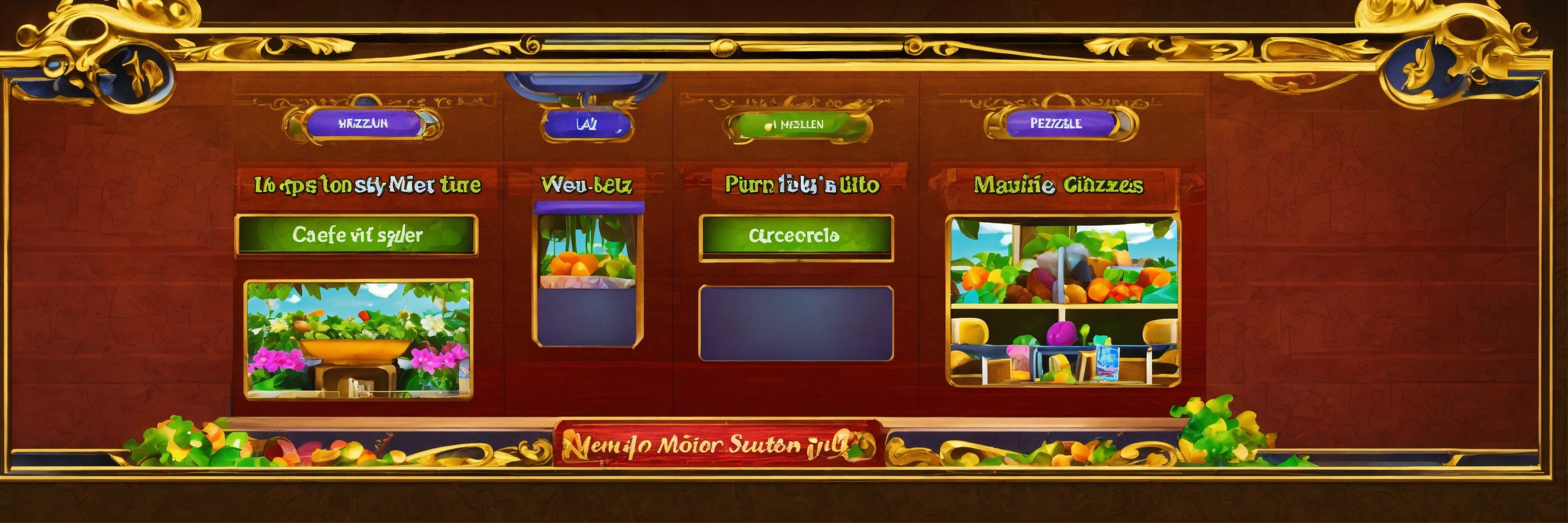The height and width of the screenshot is (523, 1568).
Task: Switch to the green MELLEN tab
Action: [x=797, y=125]
